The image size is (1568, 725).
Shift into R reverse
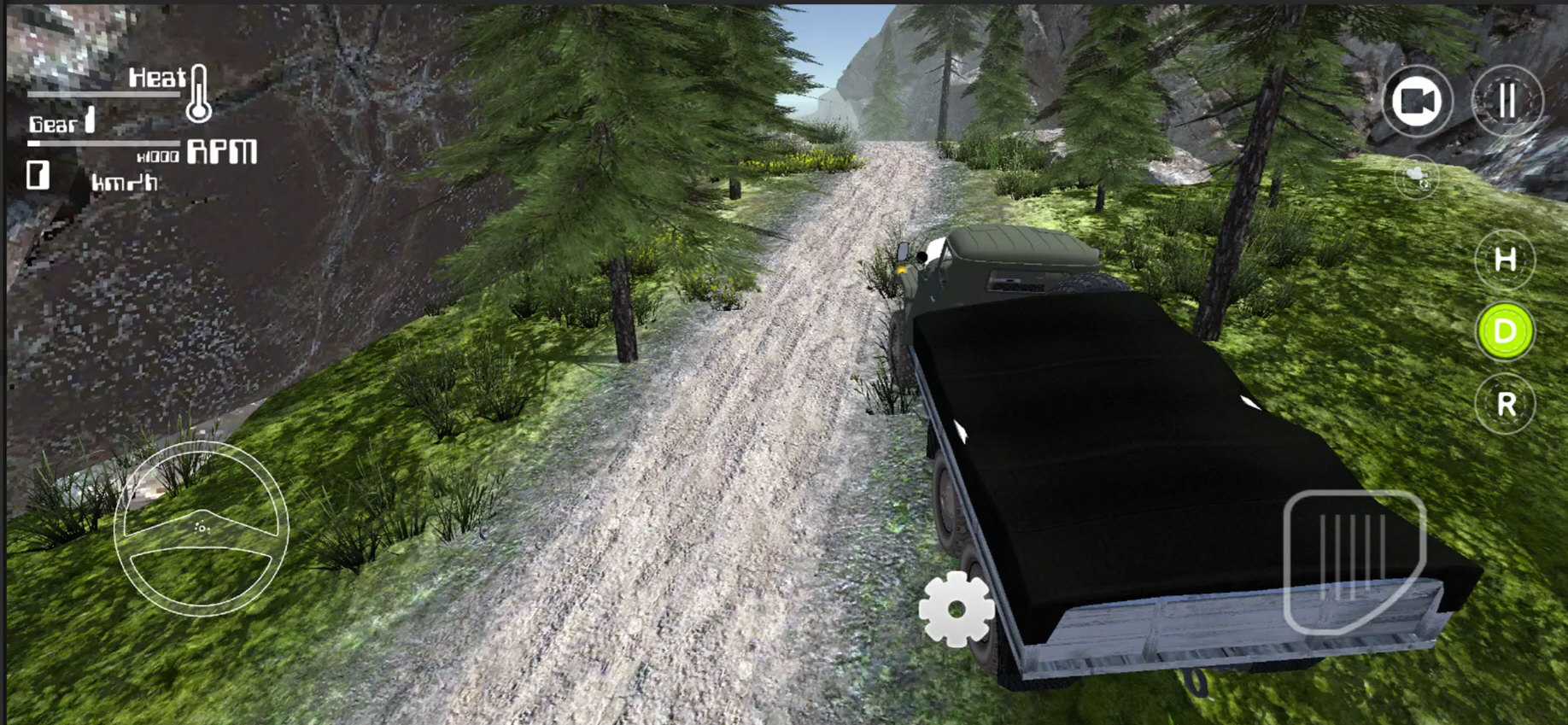pyautogui.click(x=1505, y=404)
